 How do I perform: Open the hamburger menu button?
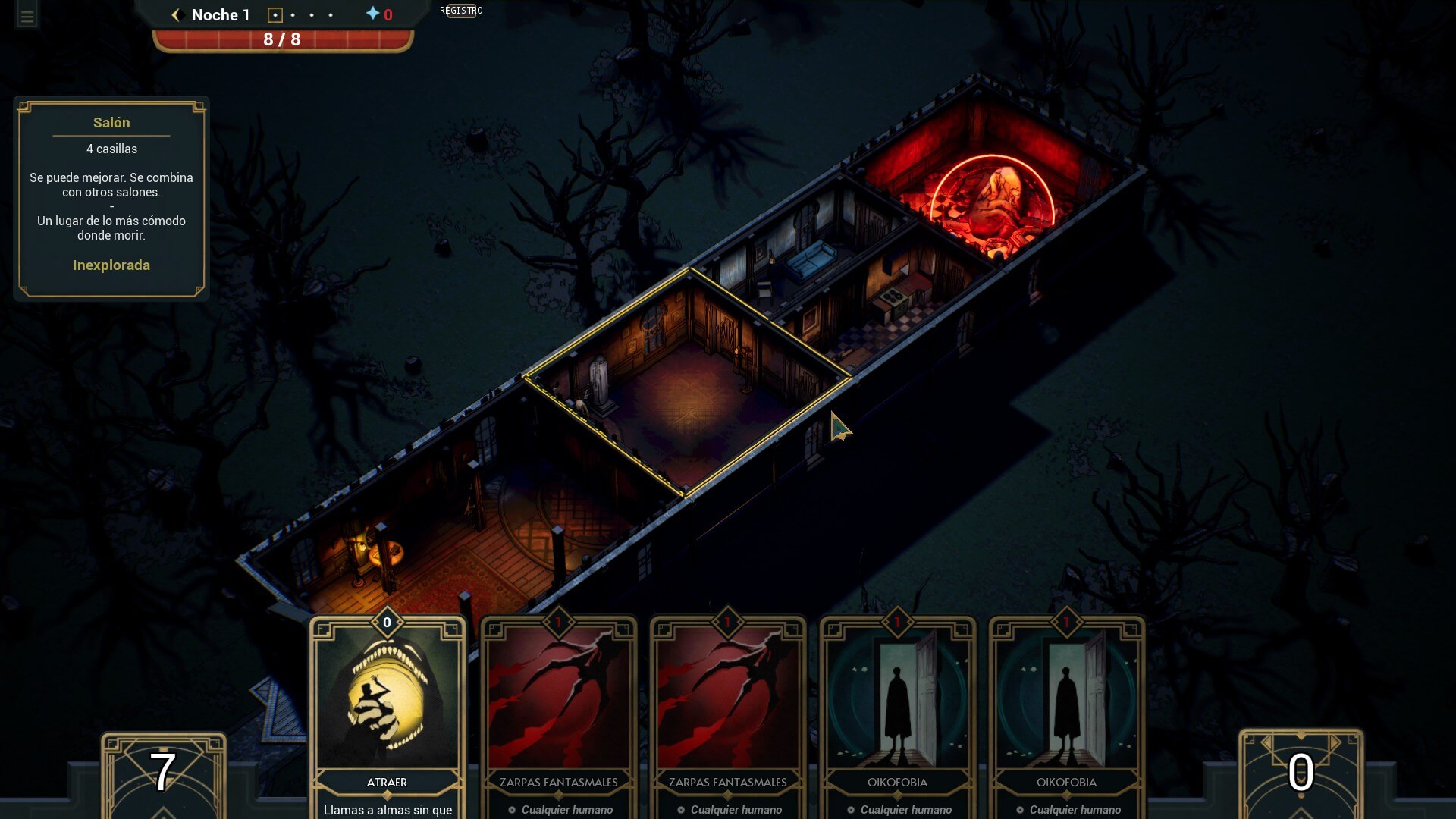coord(27,17)
